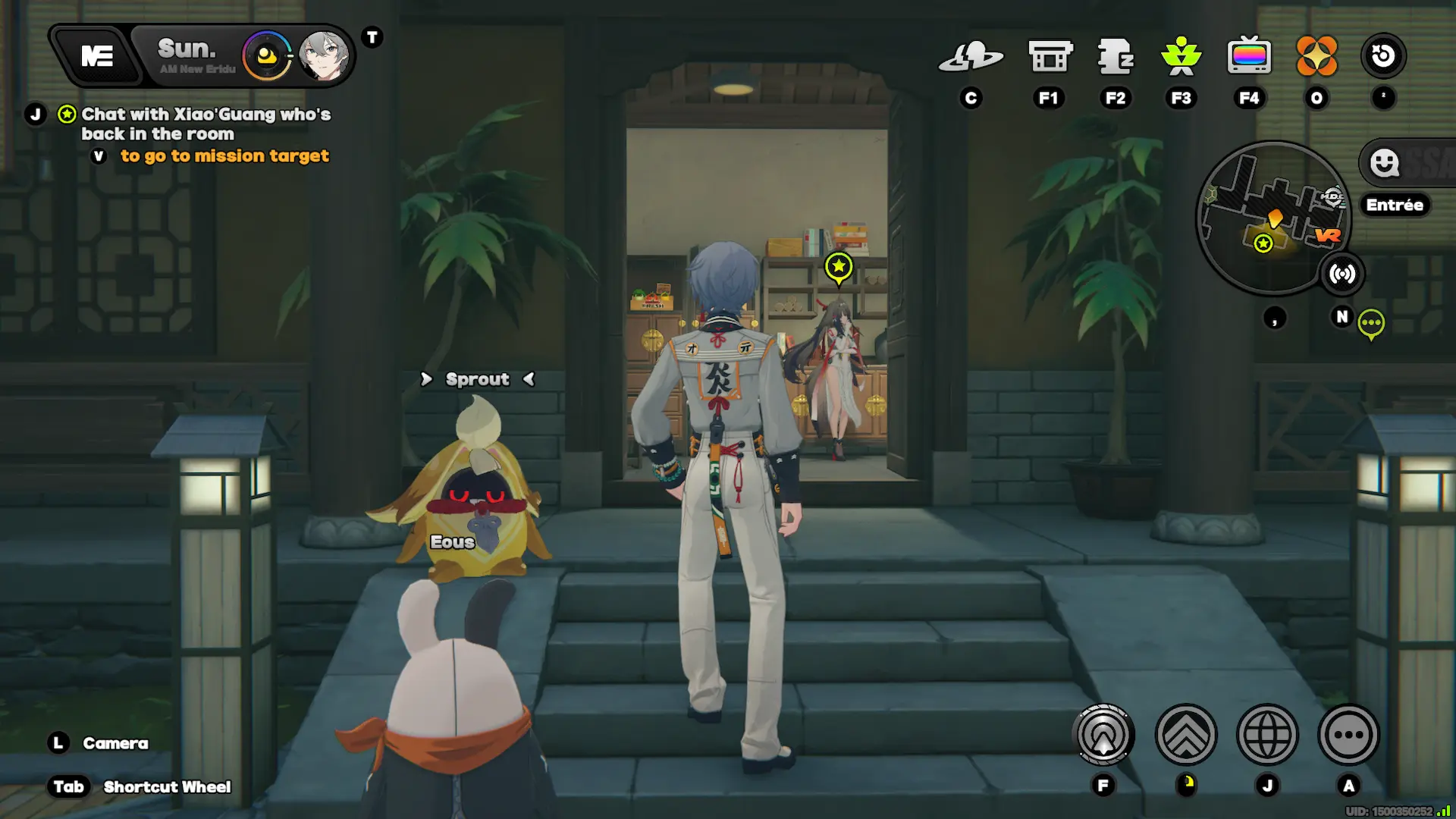Viewport: 1456px width, 819px height.
Task: Open the store via the F1 shop icon
Action: tap(1050, 56)
